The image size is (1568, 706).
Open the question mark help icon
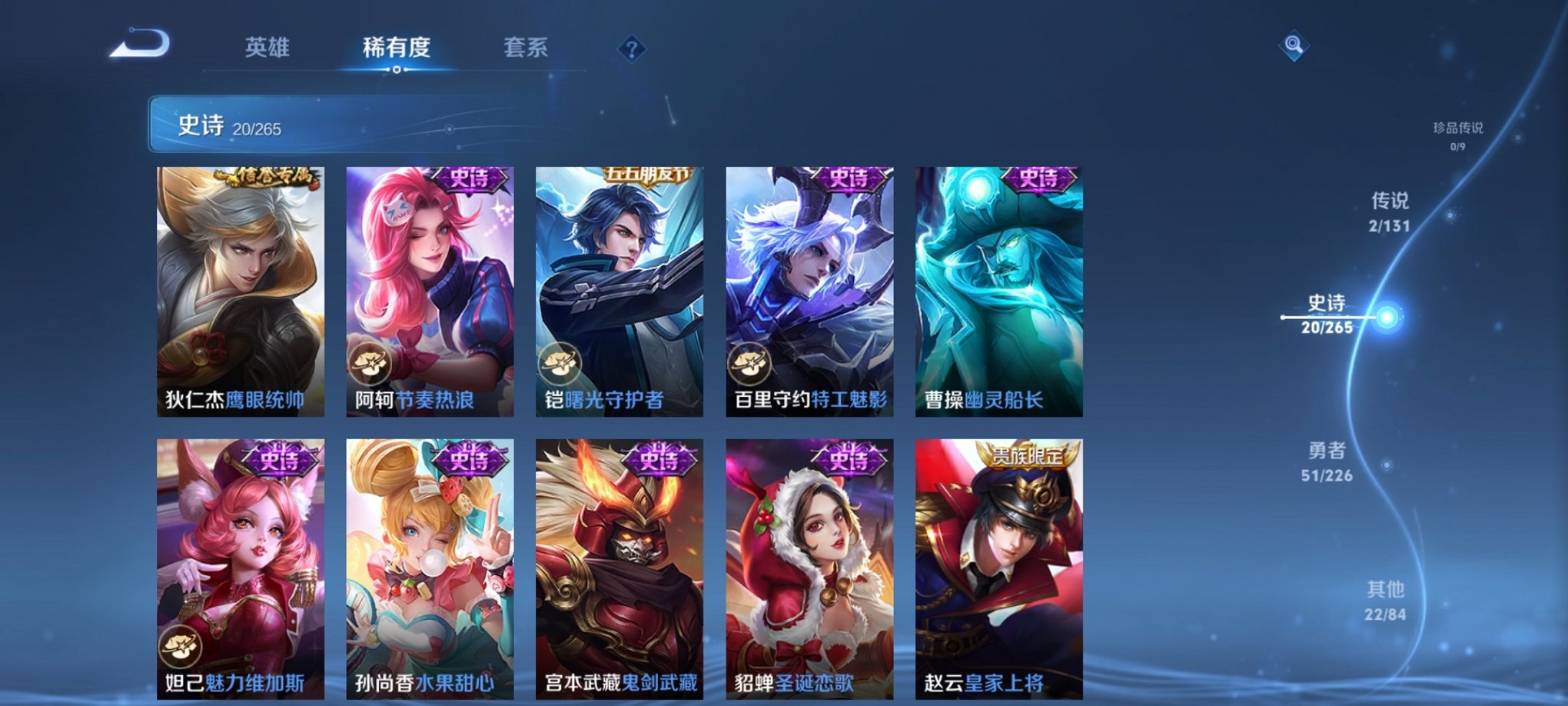(x=632, y=50)
